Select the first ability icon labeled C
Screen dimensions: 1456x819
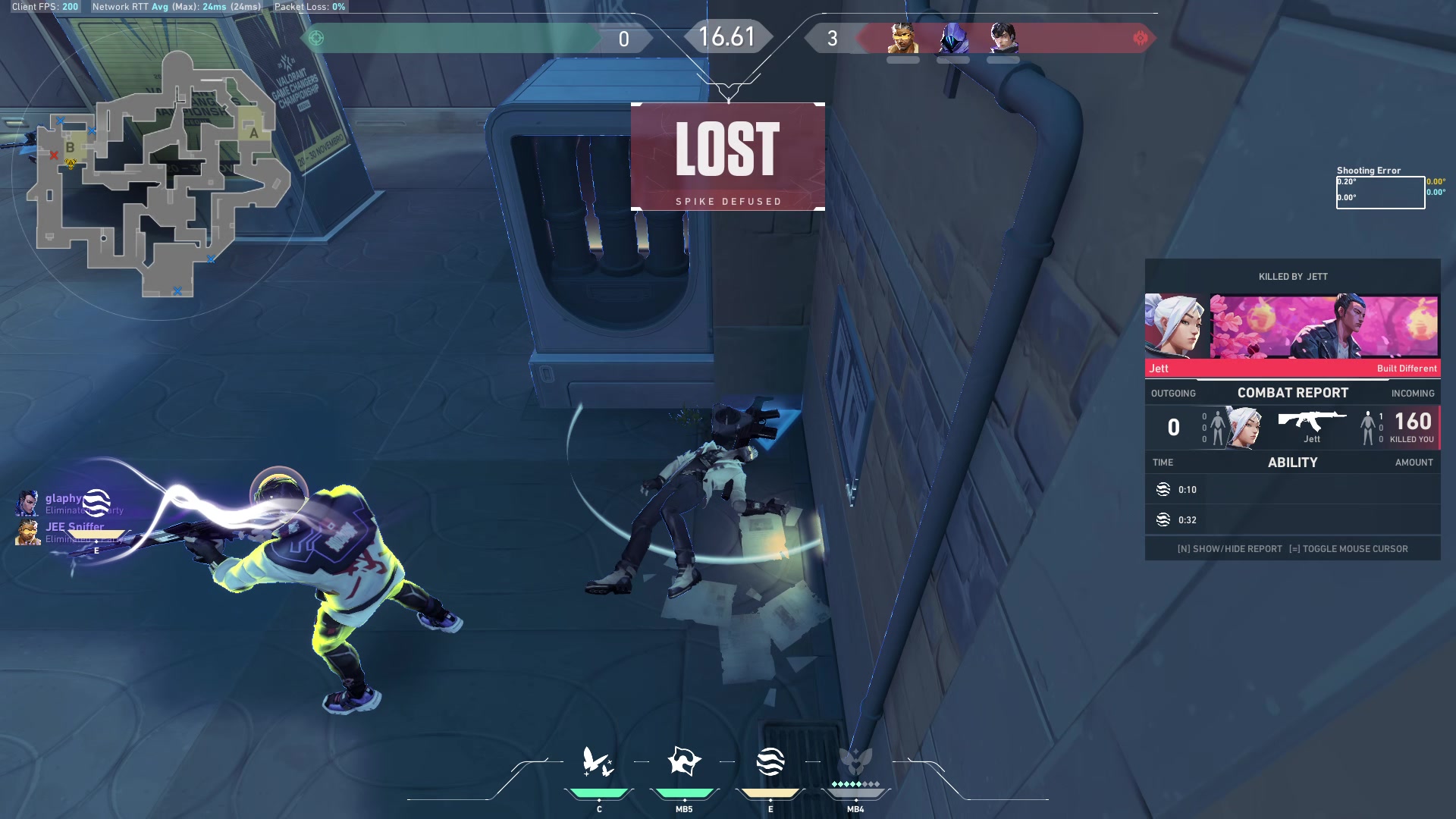pos(598,762)
